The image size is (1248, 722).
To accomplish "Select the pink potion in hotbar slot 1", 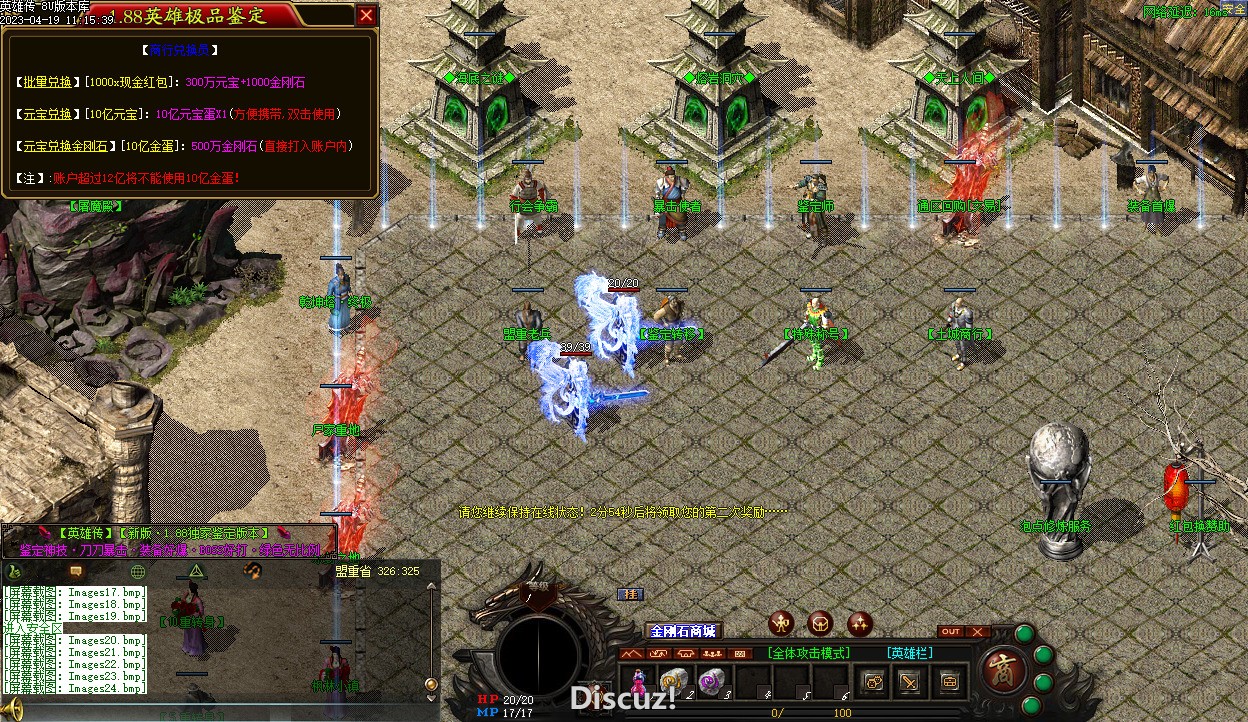I will 637,682.
